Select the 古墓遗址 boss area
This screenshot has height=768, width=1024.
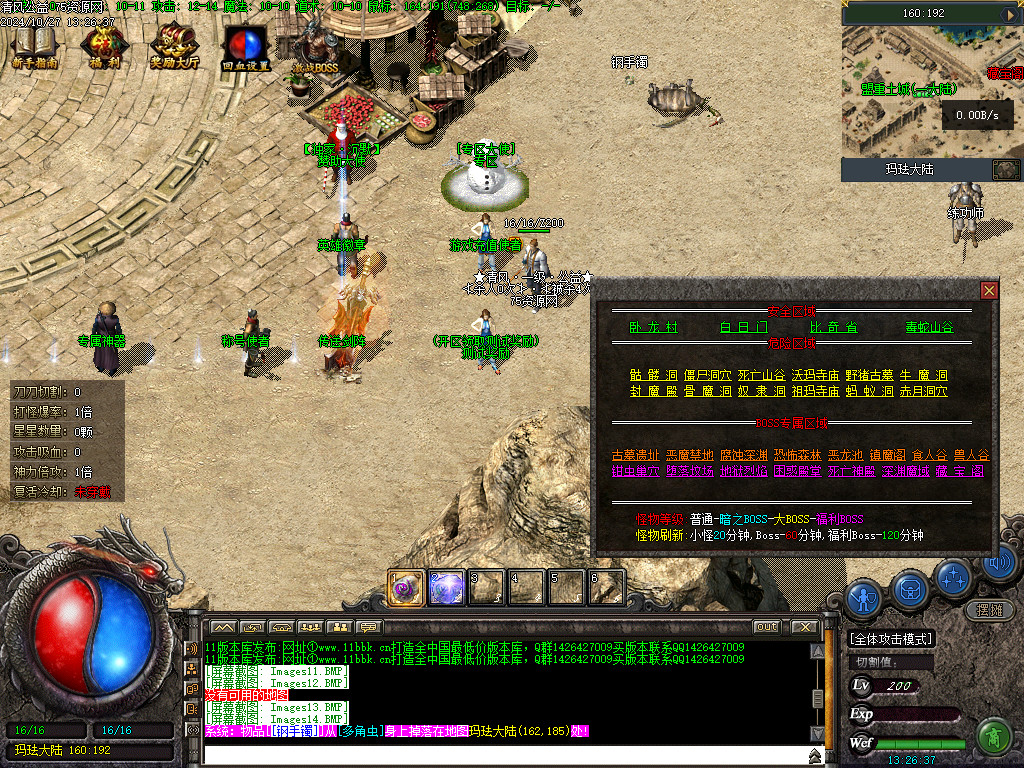coord(636,456)
